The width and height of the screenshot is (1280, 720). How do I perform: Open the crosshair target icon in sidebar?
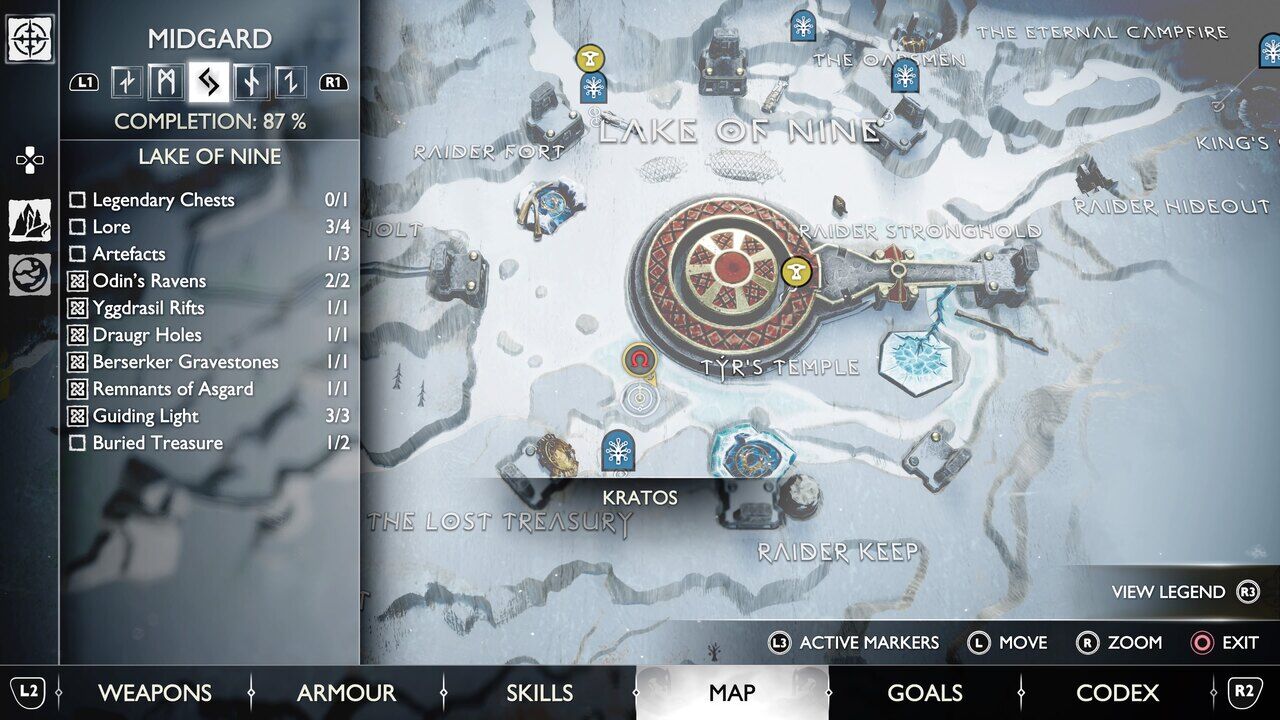pyautogui.click(x=30, y=40)
